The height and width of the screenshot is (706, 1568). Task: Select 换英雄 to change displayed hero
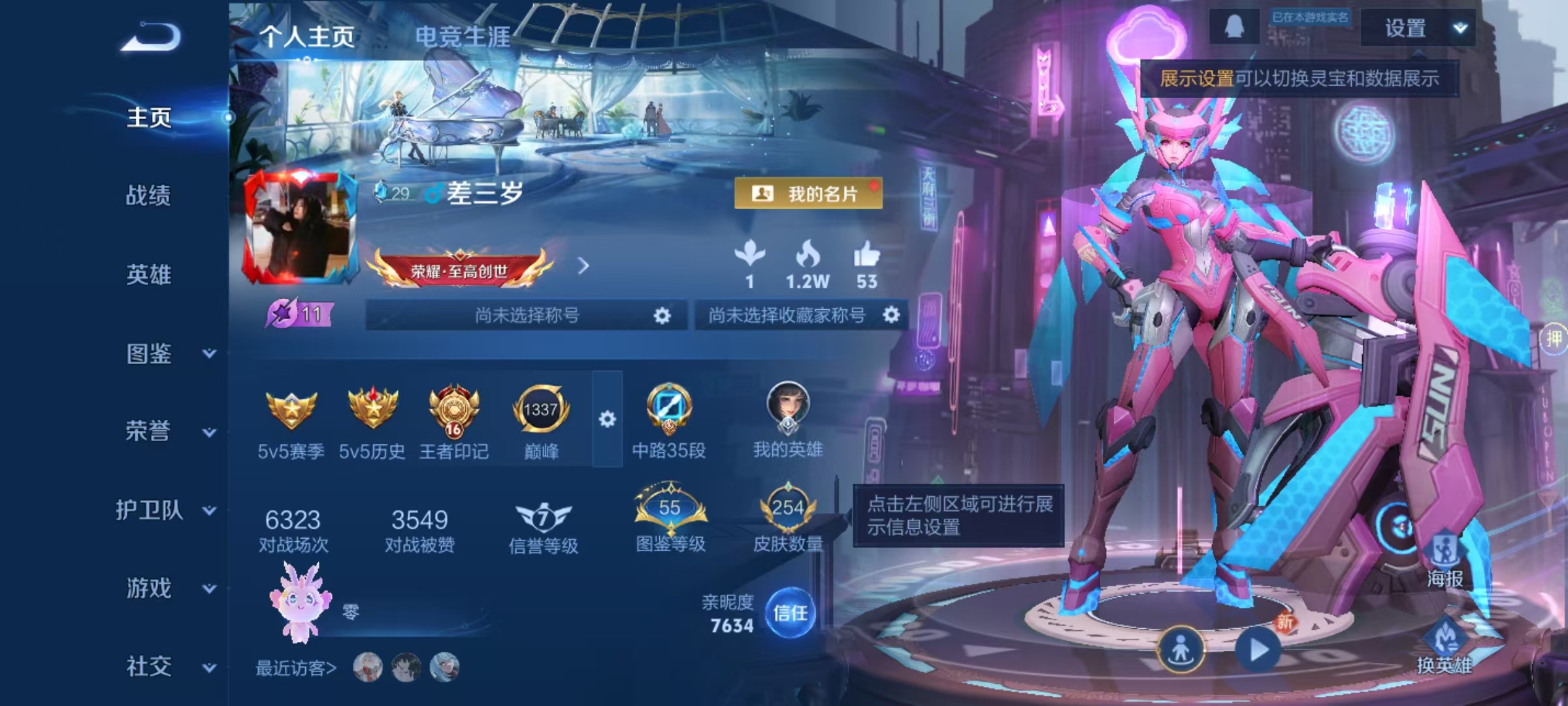pos(1444,647)
